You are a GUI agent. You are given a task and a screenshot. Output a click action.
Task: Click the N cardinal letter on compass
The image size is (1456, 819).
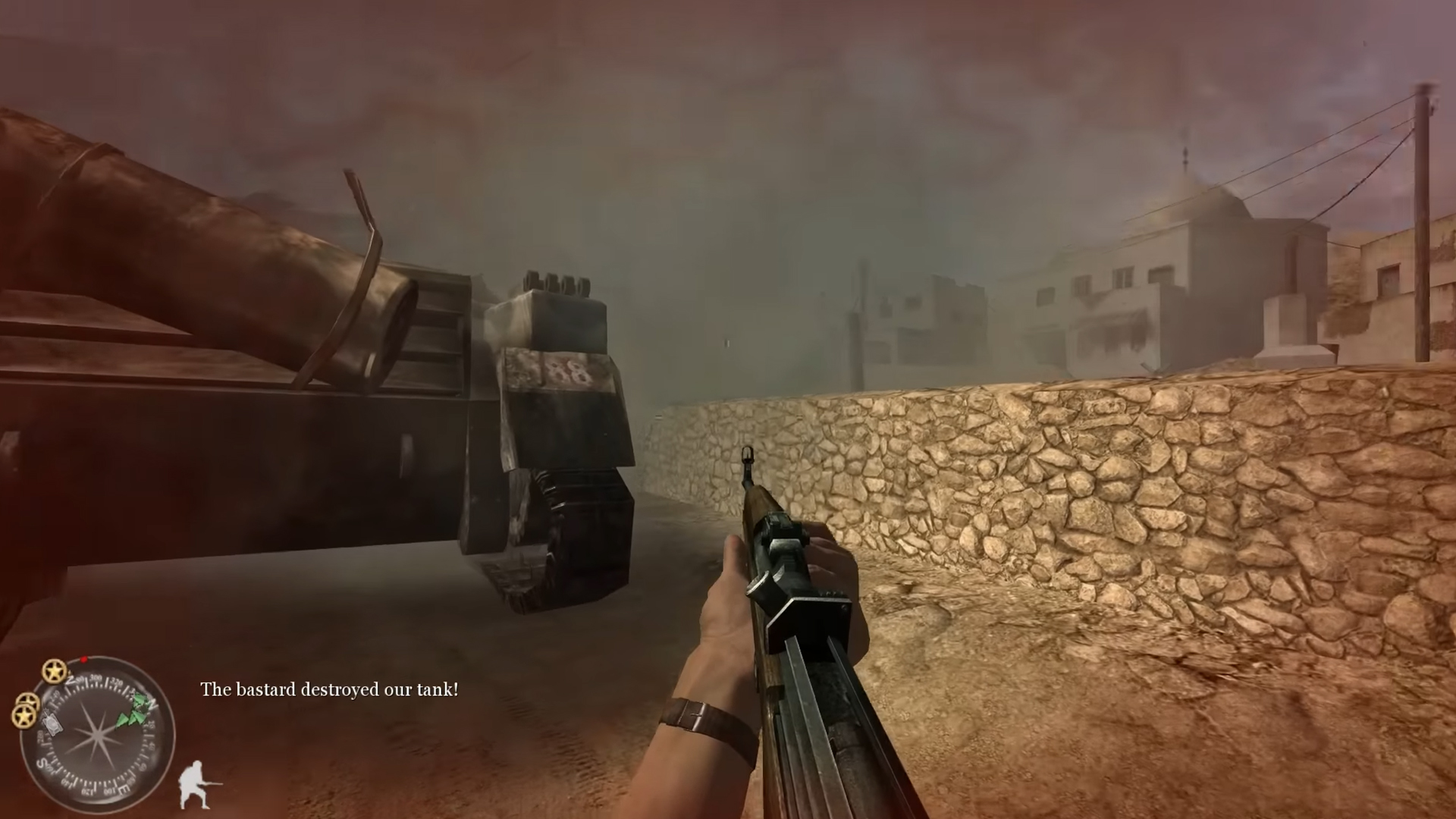coord(153,703)
